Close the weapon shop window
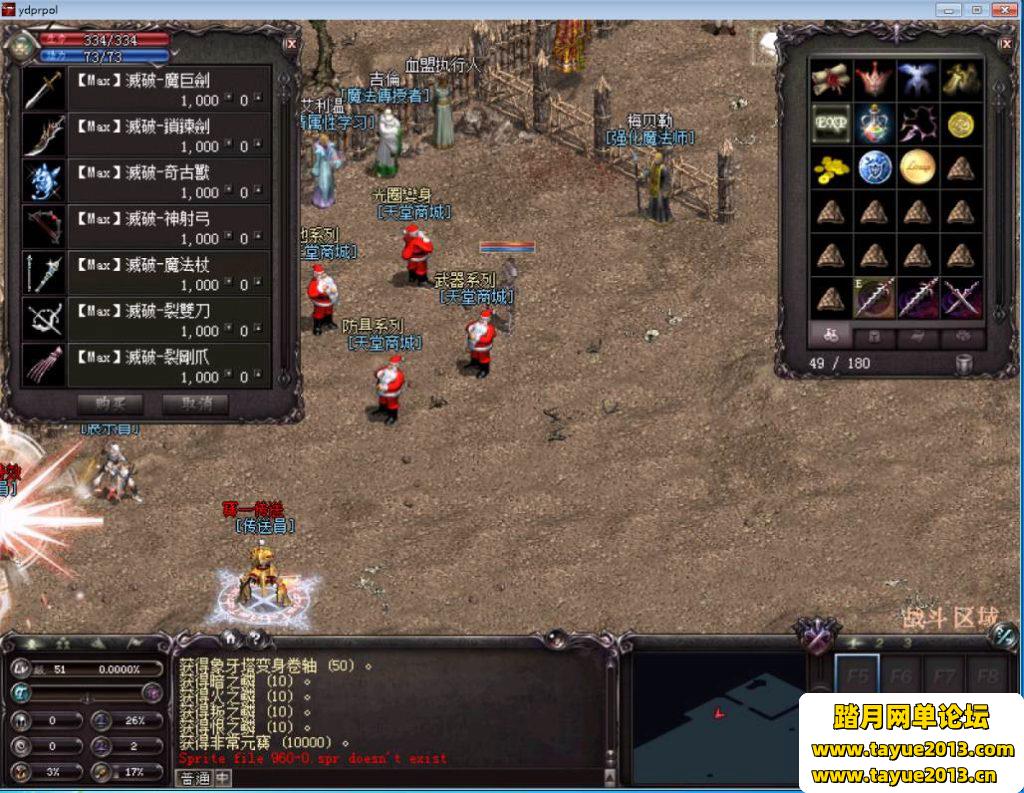Image resolution: width=1024 pixels, height=793 pixels. point(291,44)
